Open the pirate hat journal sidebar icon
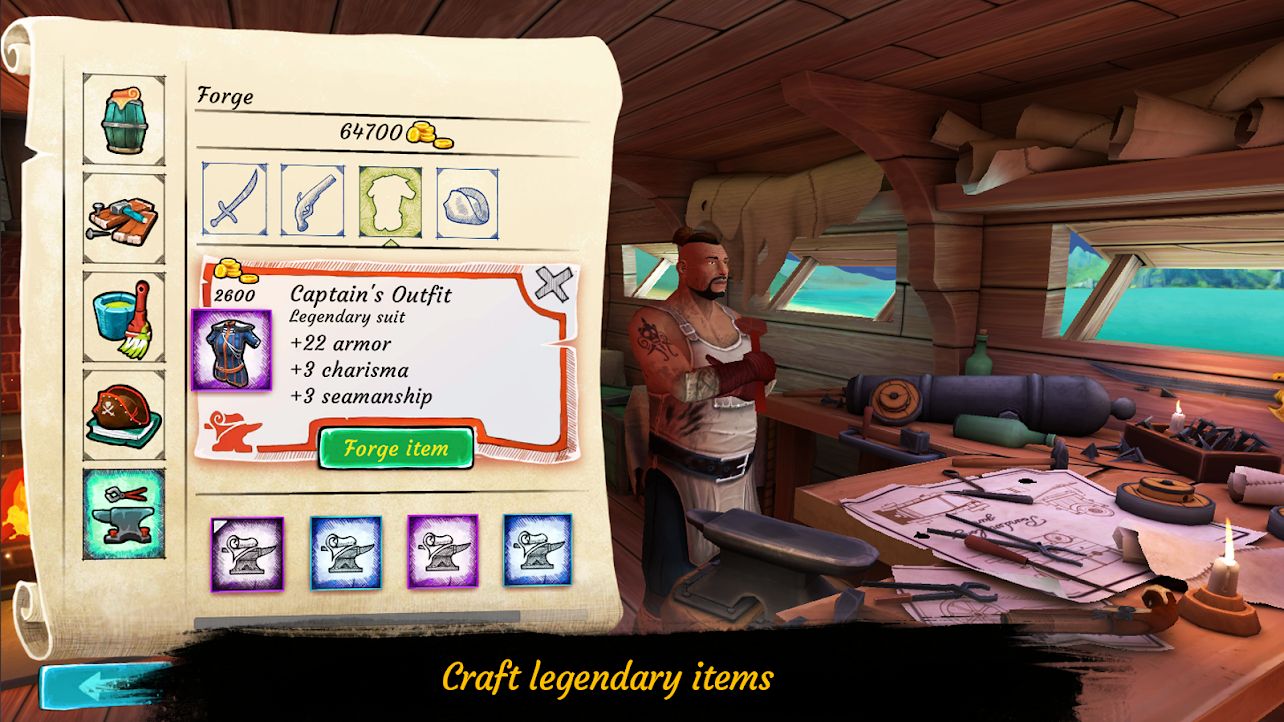Image resolution: width=1284 pixels, height=722 pixels. coord(122,412)
